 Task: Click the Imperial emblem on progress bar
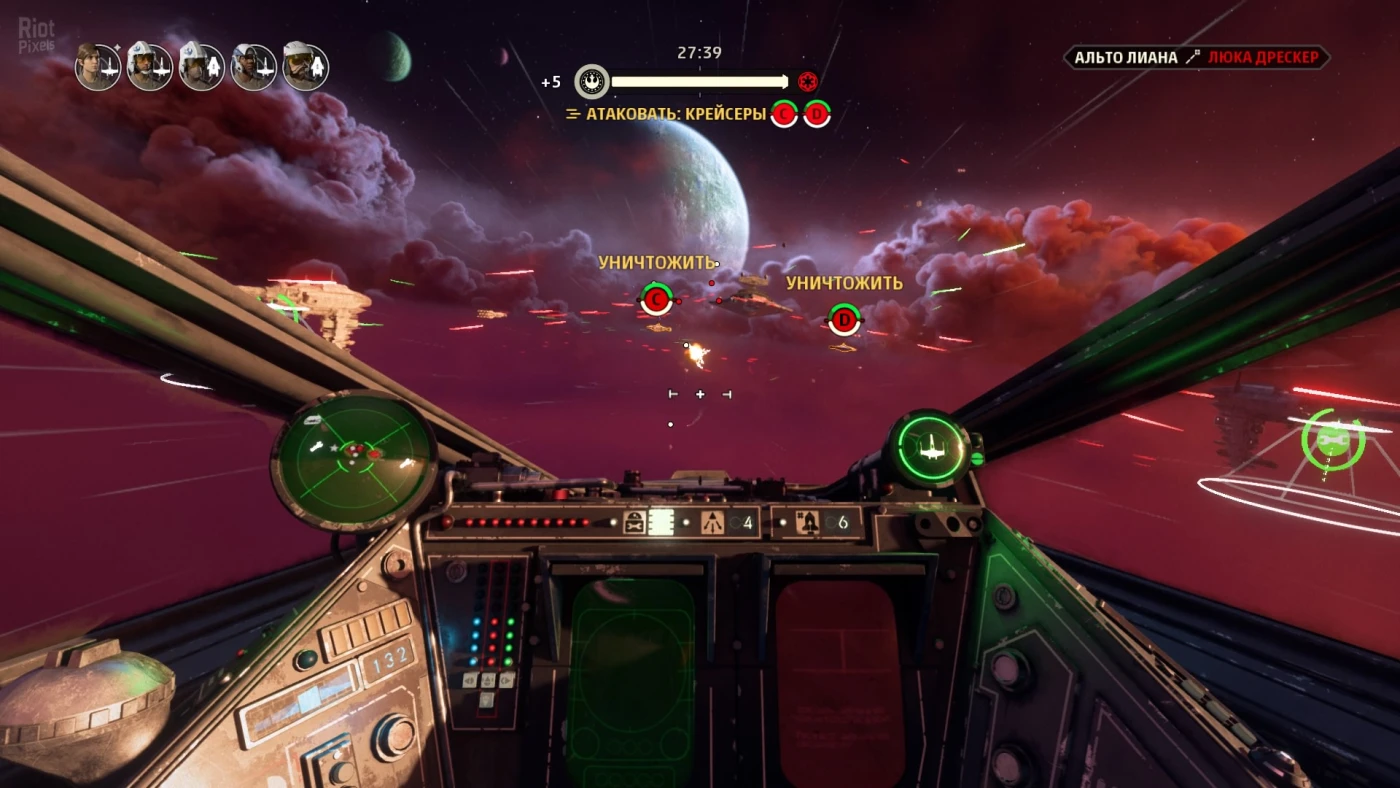[808, 82]
